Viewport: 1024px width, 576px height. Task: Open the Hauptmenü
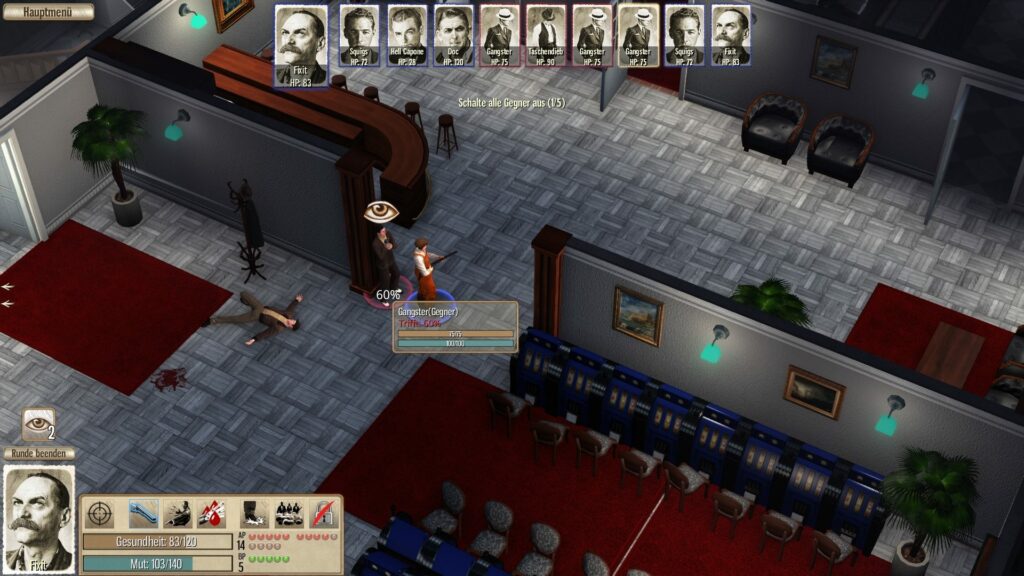48,12
